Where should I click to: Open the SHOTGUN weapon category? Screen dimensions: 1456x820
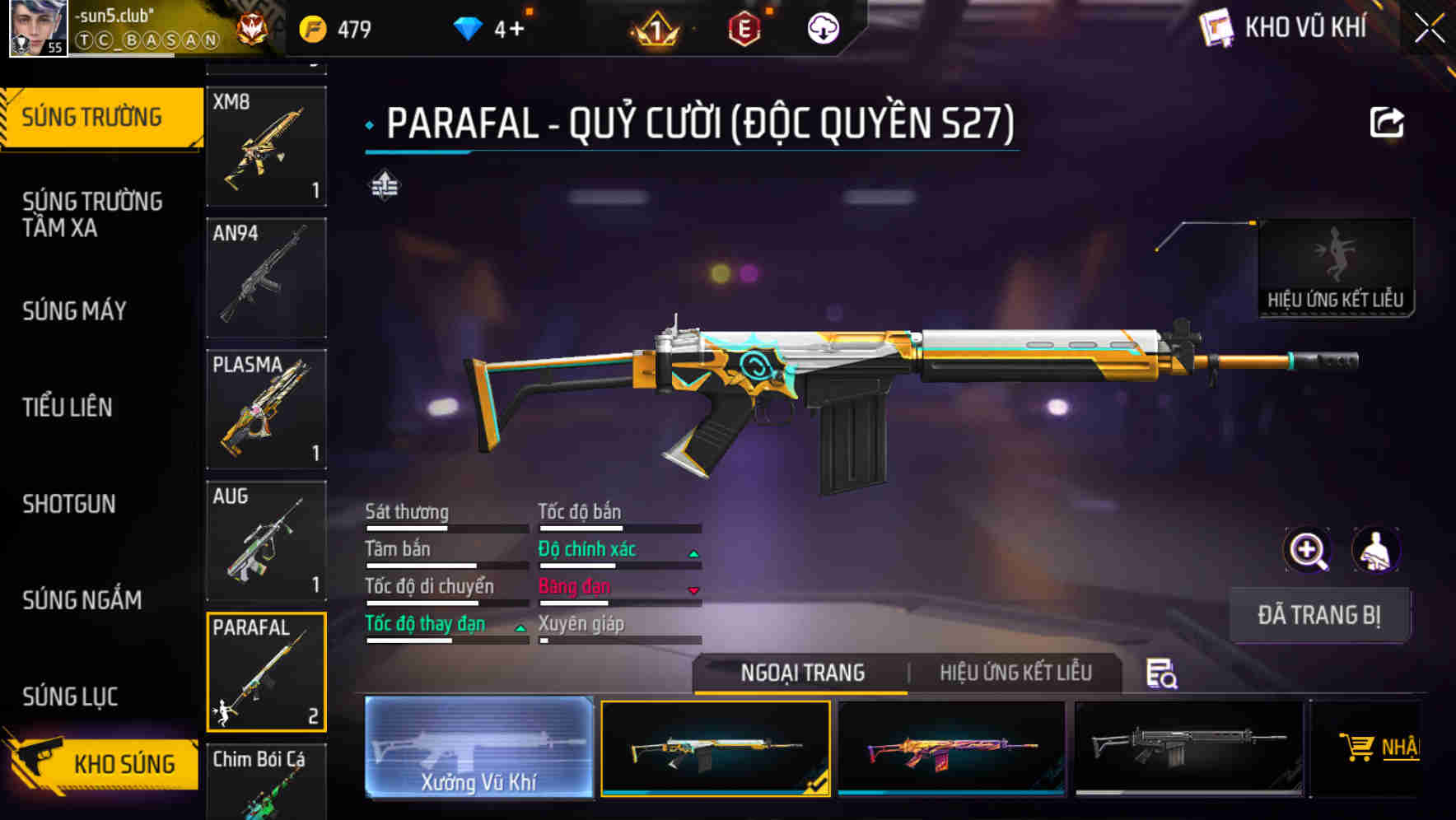(x=69, y=504)
